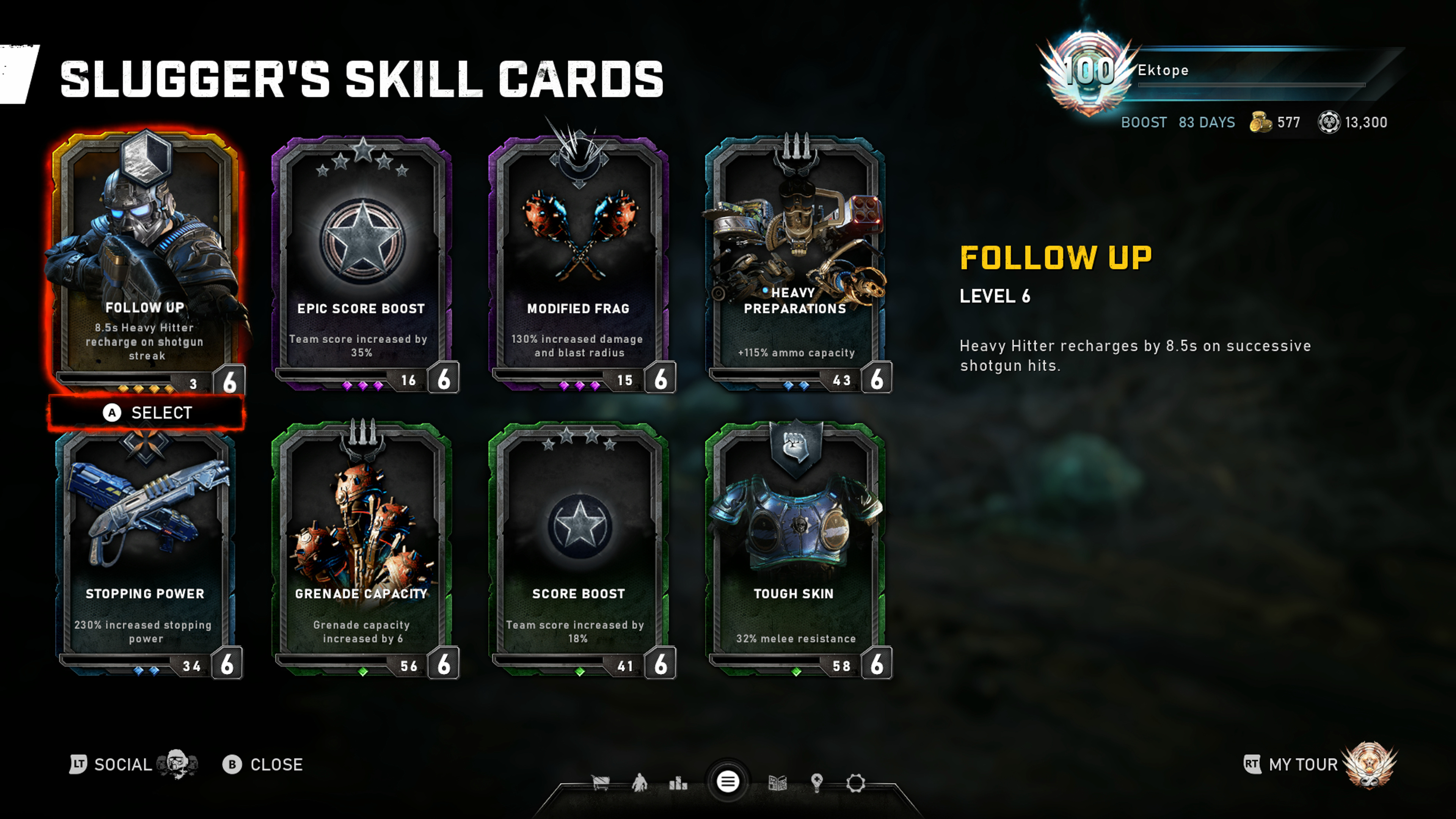This screenshot has height=819, width=1456.
Task: Open the character customization figure icon
Action: [639, 783]
